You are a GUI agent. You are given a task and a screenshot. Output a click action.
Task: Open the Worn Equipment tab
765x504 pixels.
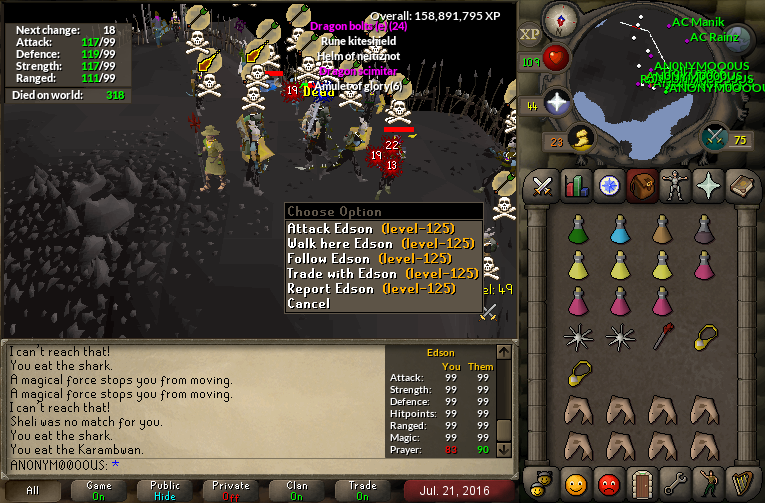point(673,185)
